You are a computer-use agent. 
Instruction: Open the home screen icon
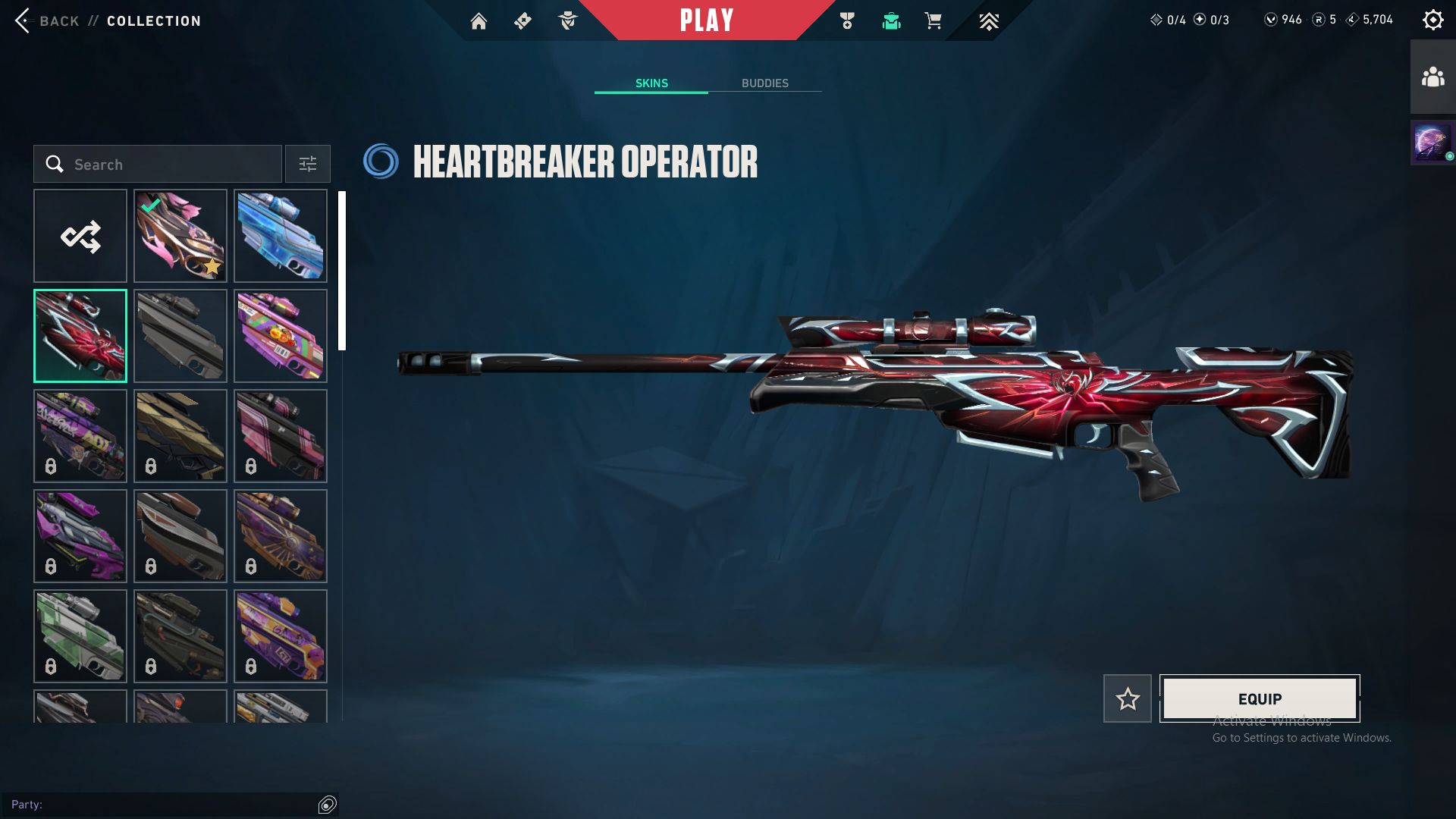(x=479, y=21)
